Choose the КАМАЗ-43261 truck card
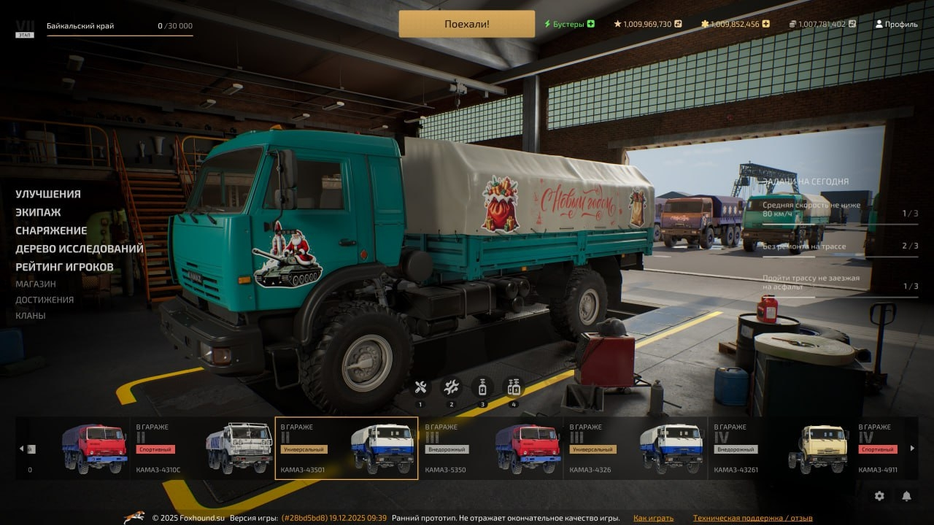Screen dimensions: 934x525 (x=778, y=448)
